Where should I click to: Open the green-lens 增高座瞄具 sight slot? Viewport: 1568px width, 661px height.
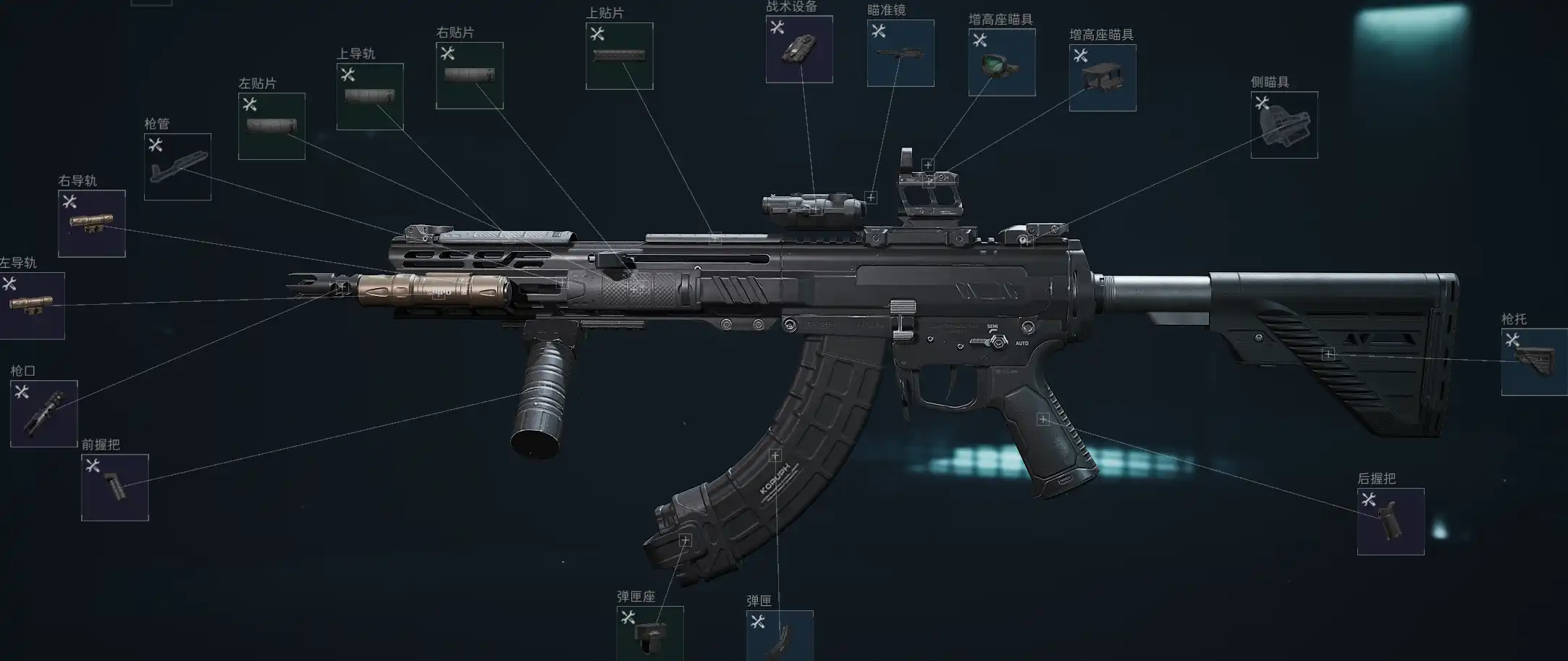(1002, 62)
